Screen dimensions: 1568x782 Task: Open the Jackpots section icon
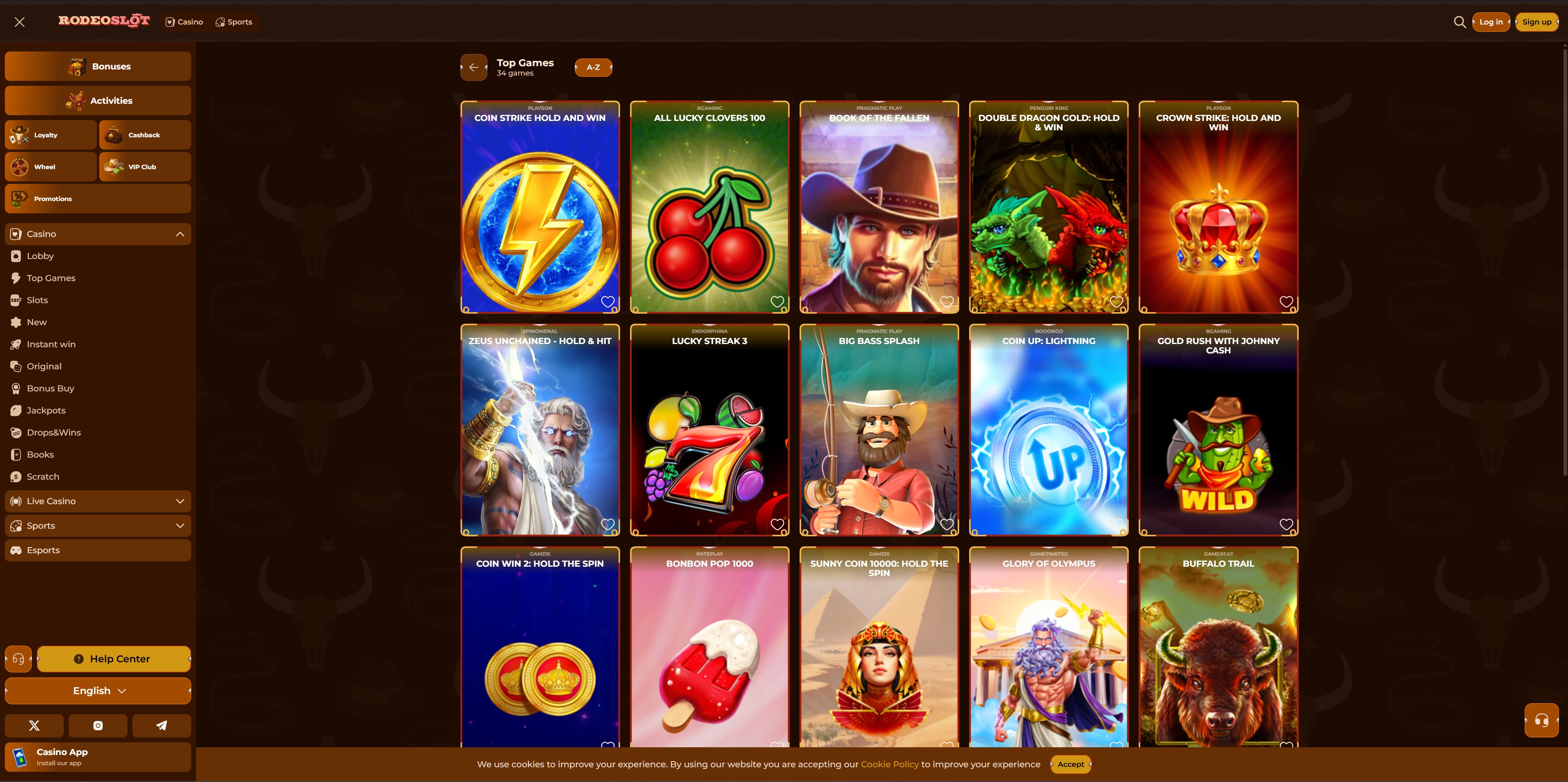tap(16, 410)
